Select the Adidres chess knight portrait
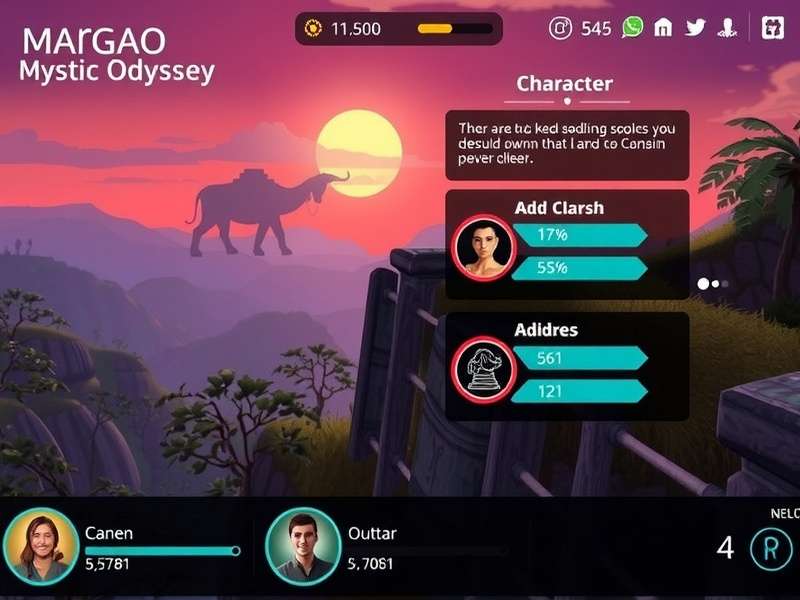 tap(481, 367)
